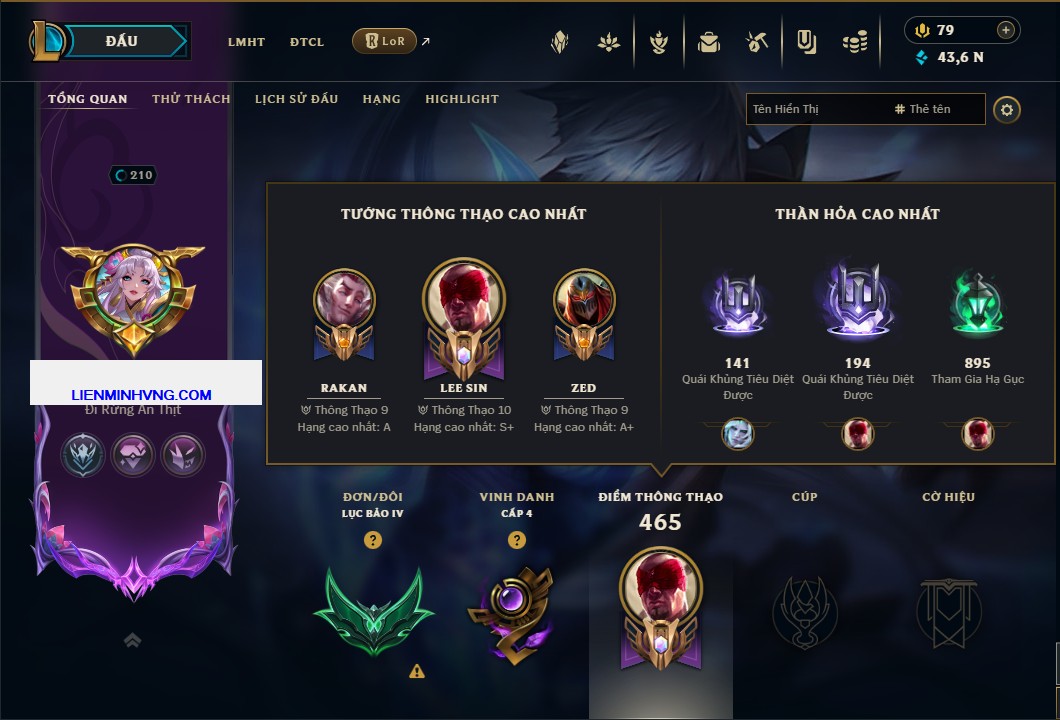Click the plus button beside RP balance
The width and height of the screenshot is (1060, 720).
[1006, 30]
